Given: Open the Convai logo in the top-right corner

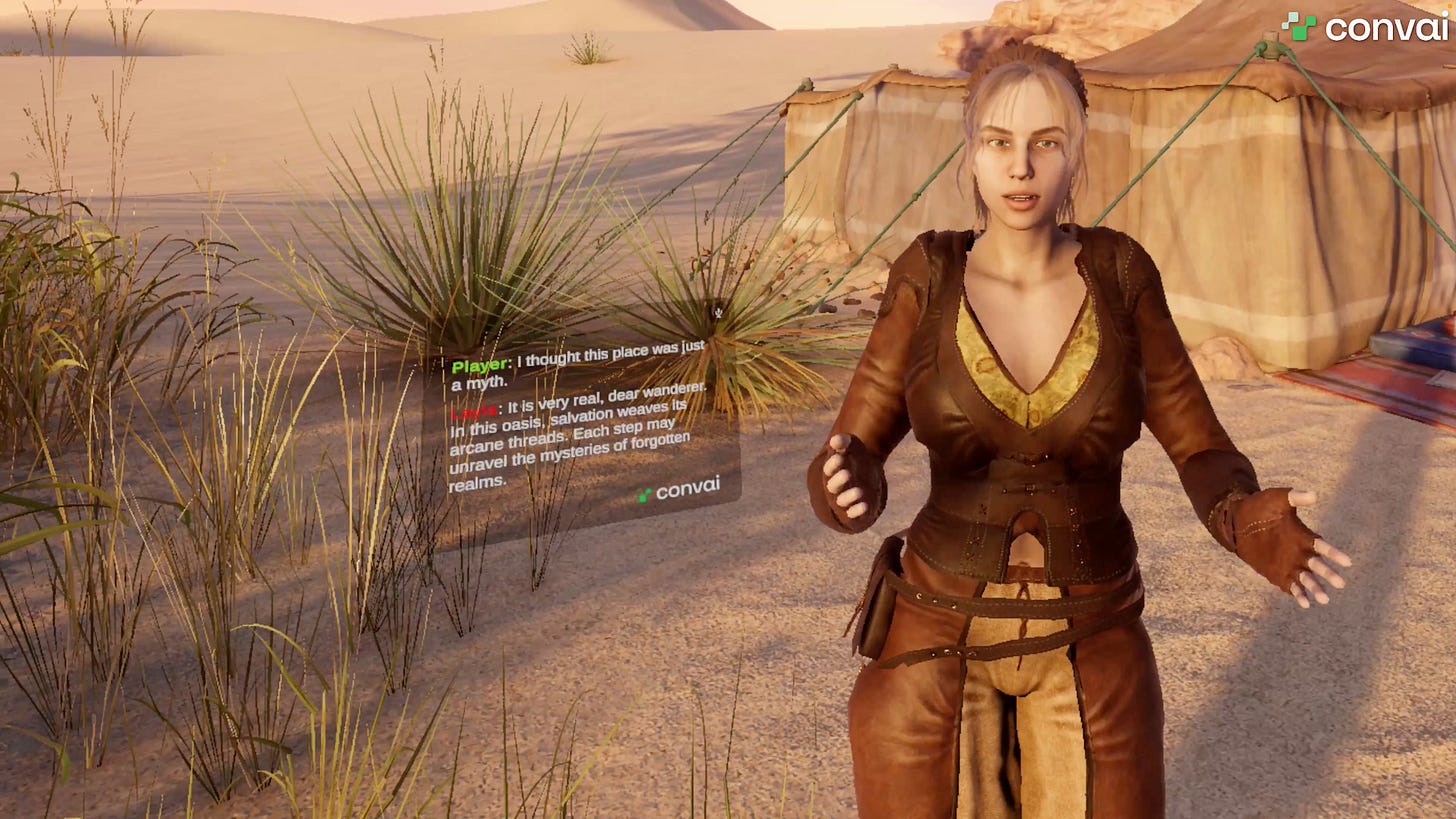Looking at the screenshot, I should coord(1364,27).
